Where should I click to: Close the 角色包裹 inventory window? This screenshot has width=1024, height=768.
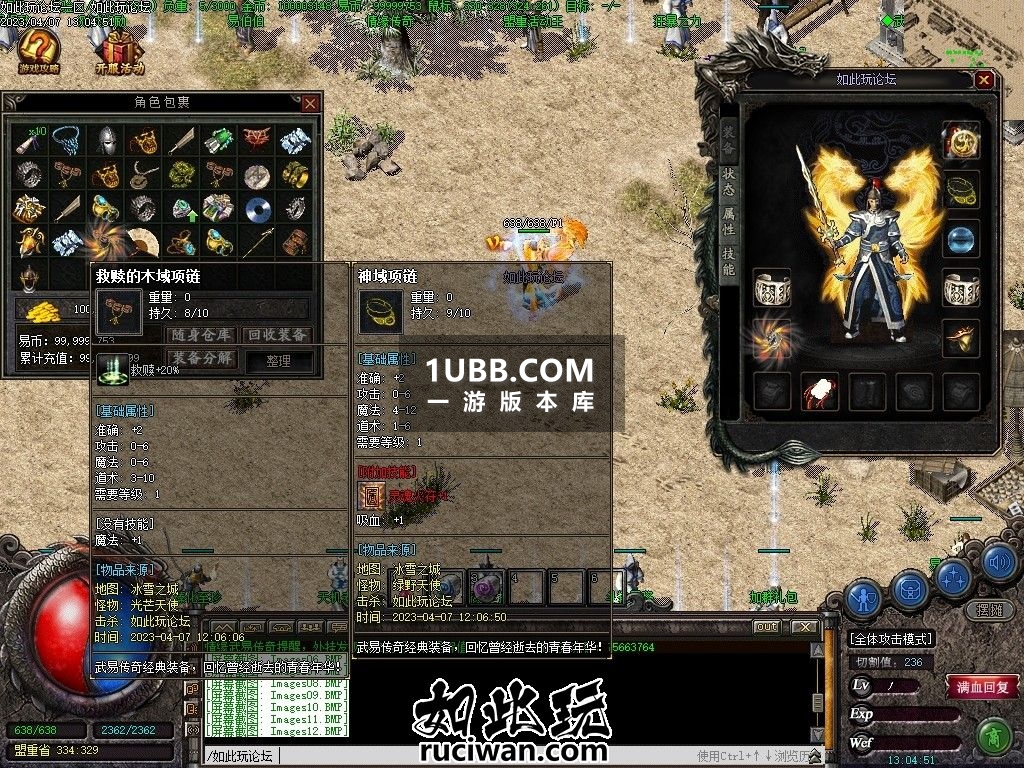click(310, 102)
